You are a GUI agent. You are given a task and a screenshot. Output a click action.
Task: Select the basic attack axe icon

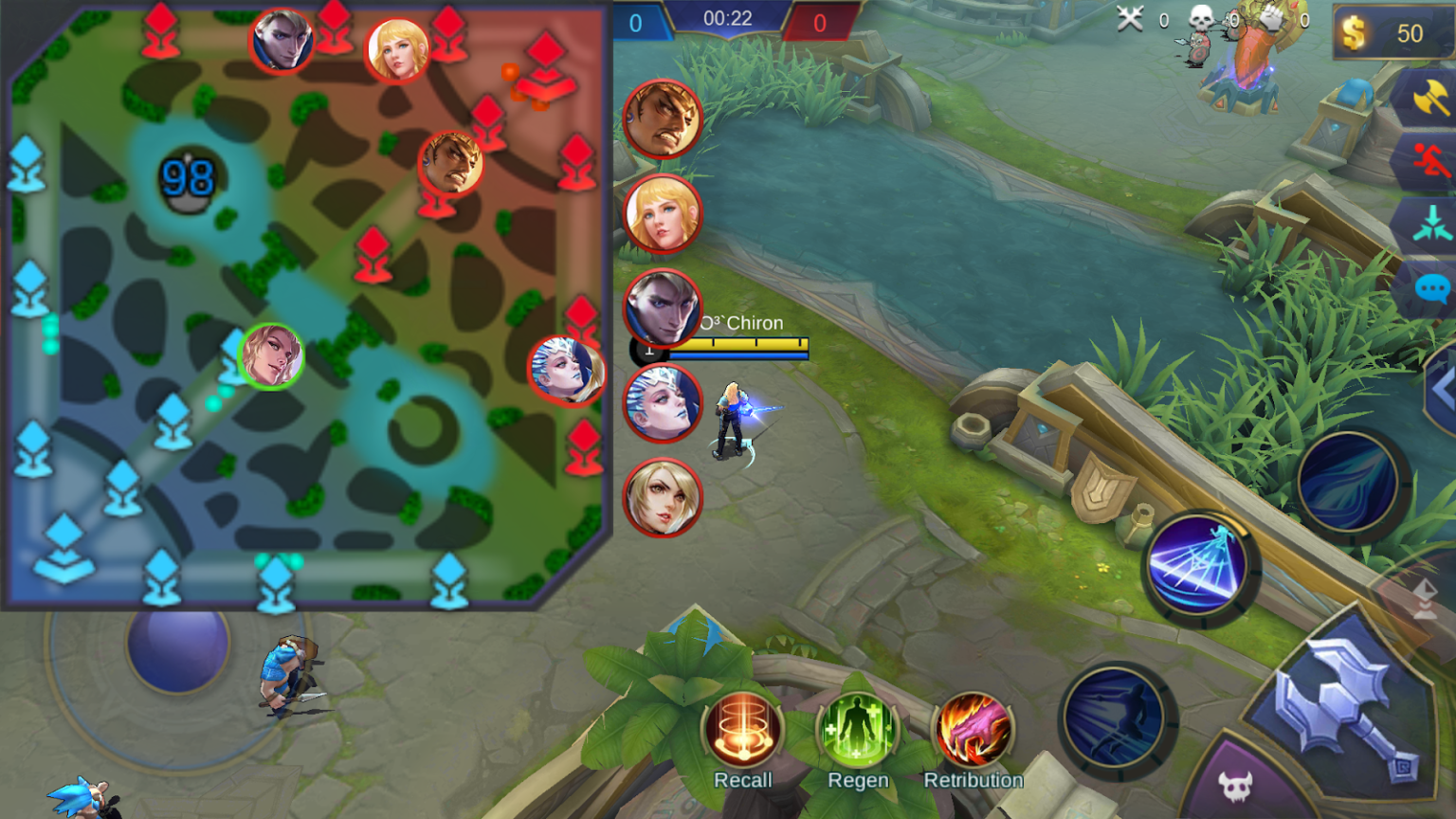click(1431, 98)
